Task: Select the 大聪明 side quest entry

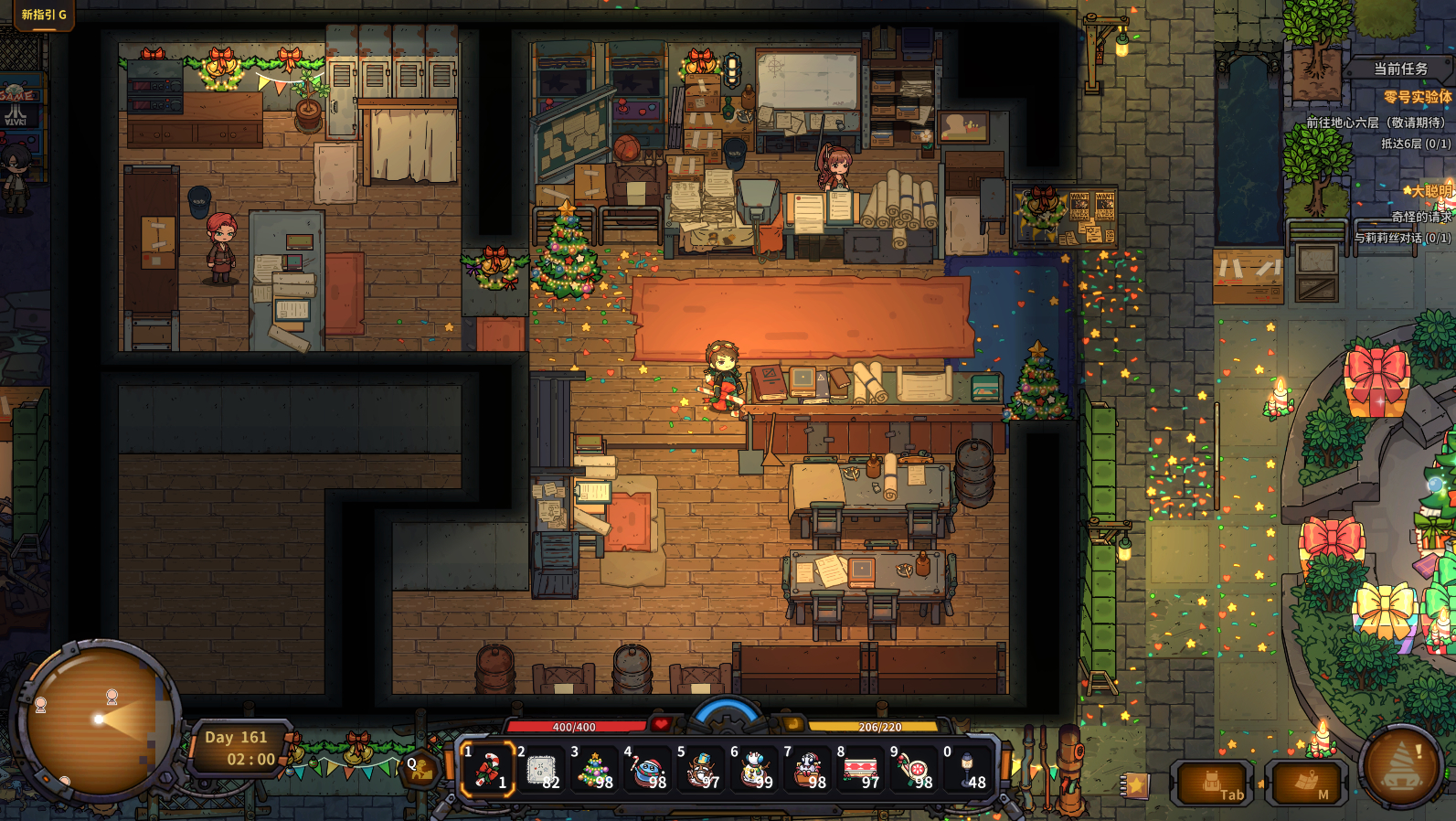Action: pyautogui.click(x=1428, y=191)
